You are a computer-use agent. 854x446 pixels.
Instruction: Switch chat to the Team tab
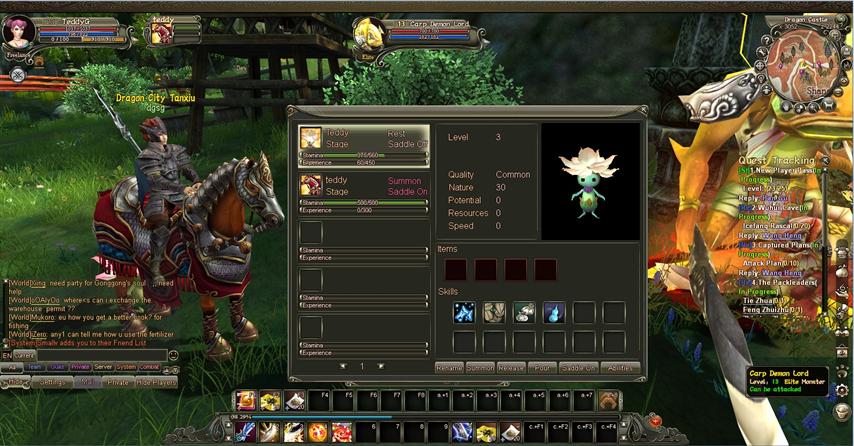tap(35, 367)
